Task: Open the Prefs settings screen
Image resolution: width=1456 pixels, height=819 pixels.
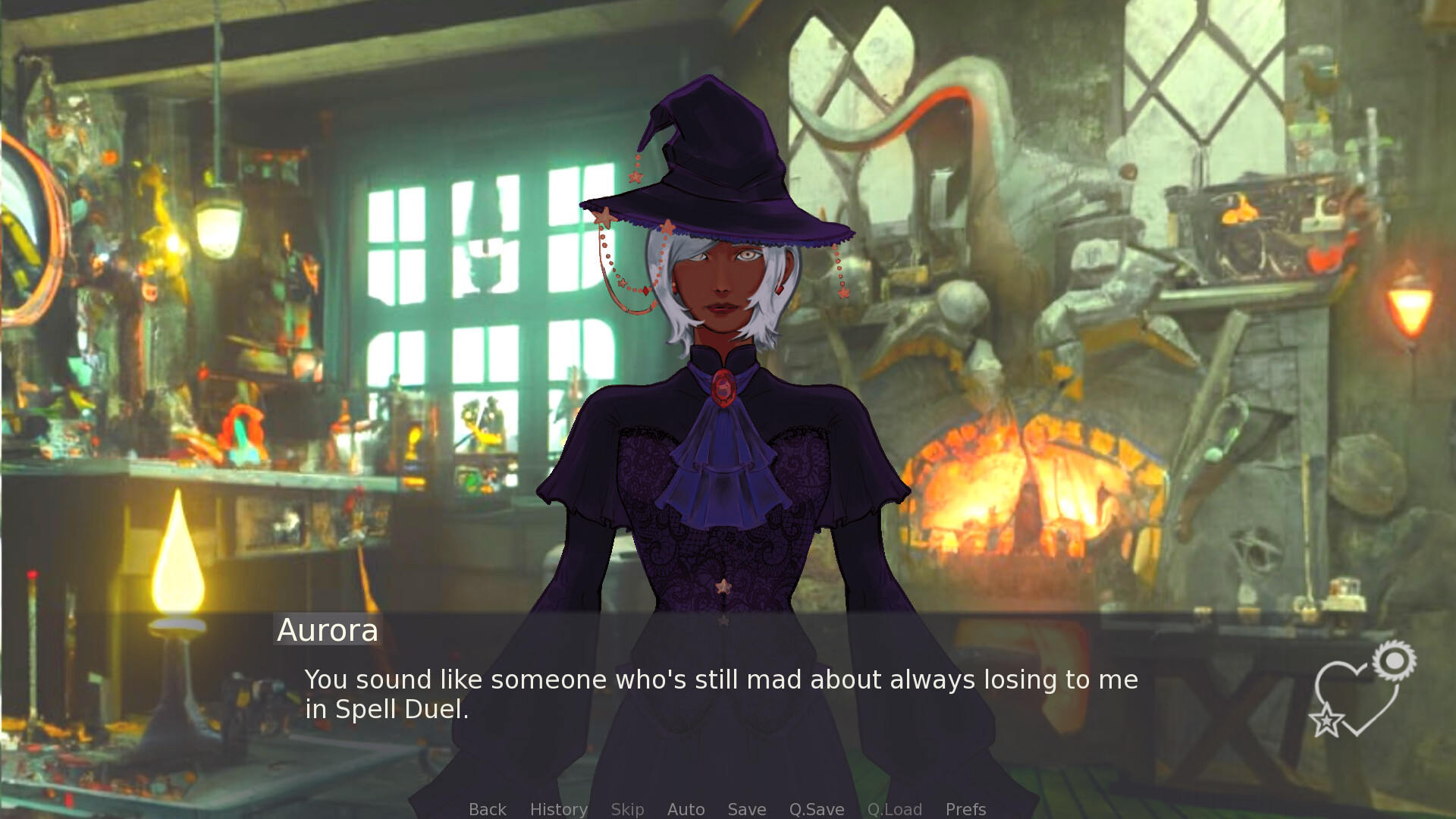Action: click(x=965, y=809)
